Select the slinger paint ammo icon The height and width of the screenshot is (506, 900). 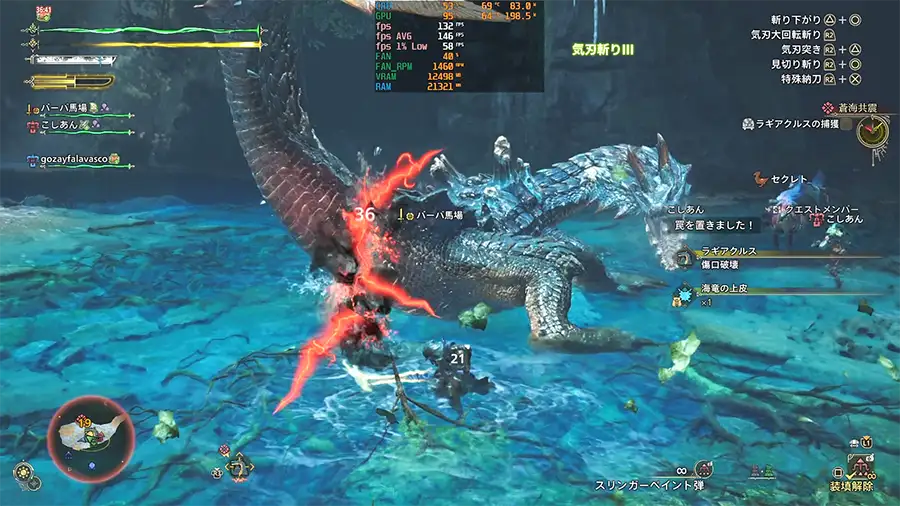[x=704, y=468]
